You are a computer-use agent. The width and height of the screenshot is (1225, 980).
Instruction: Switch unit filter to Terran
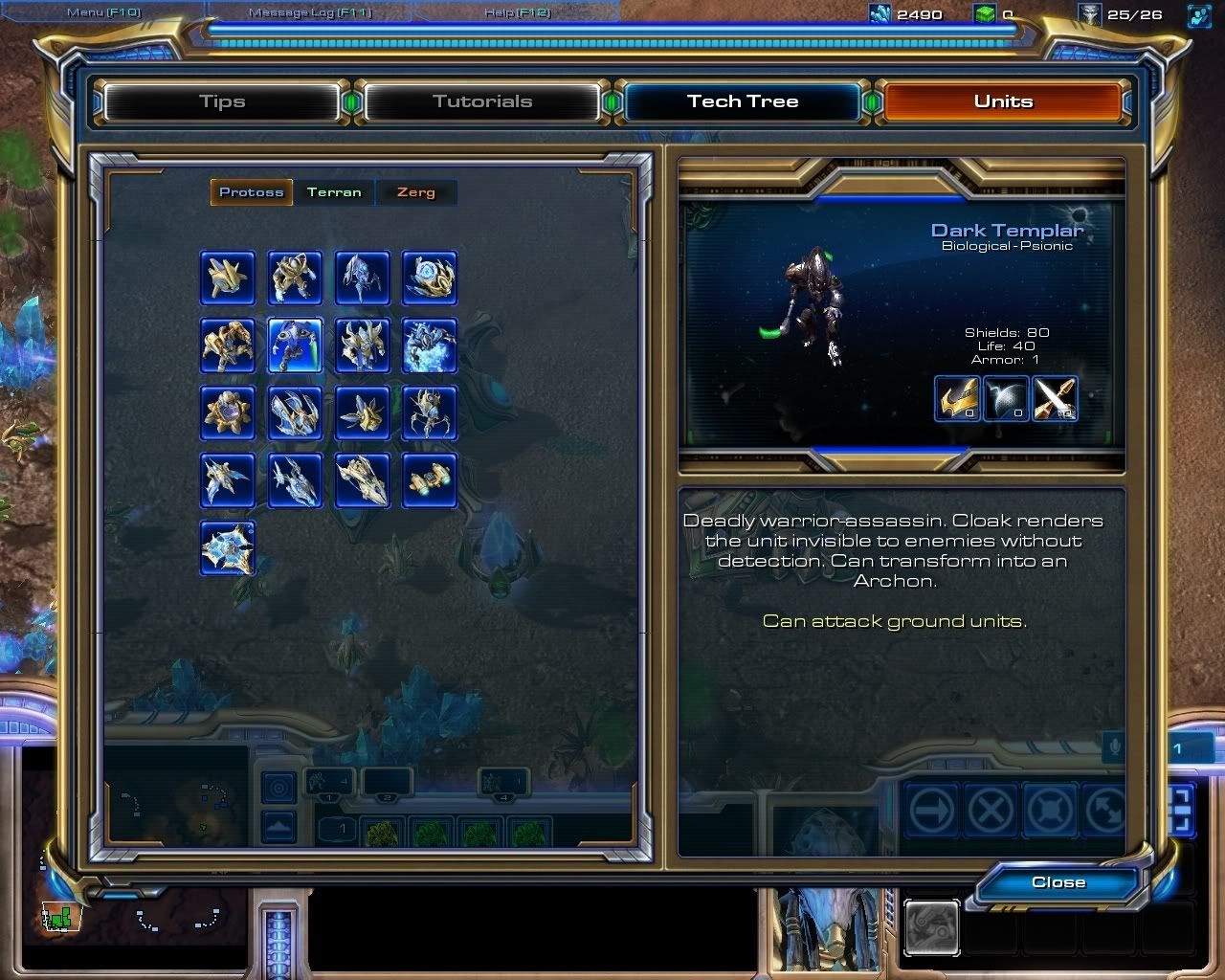pos(333,191)
